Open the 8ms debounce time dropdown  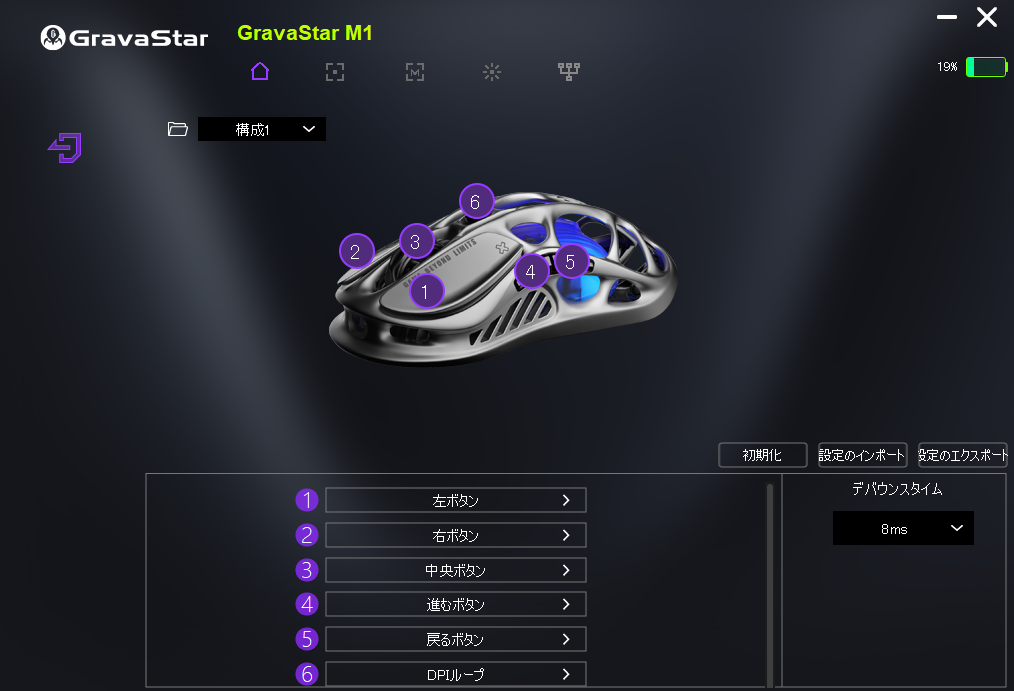pos(902,529)
